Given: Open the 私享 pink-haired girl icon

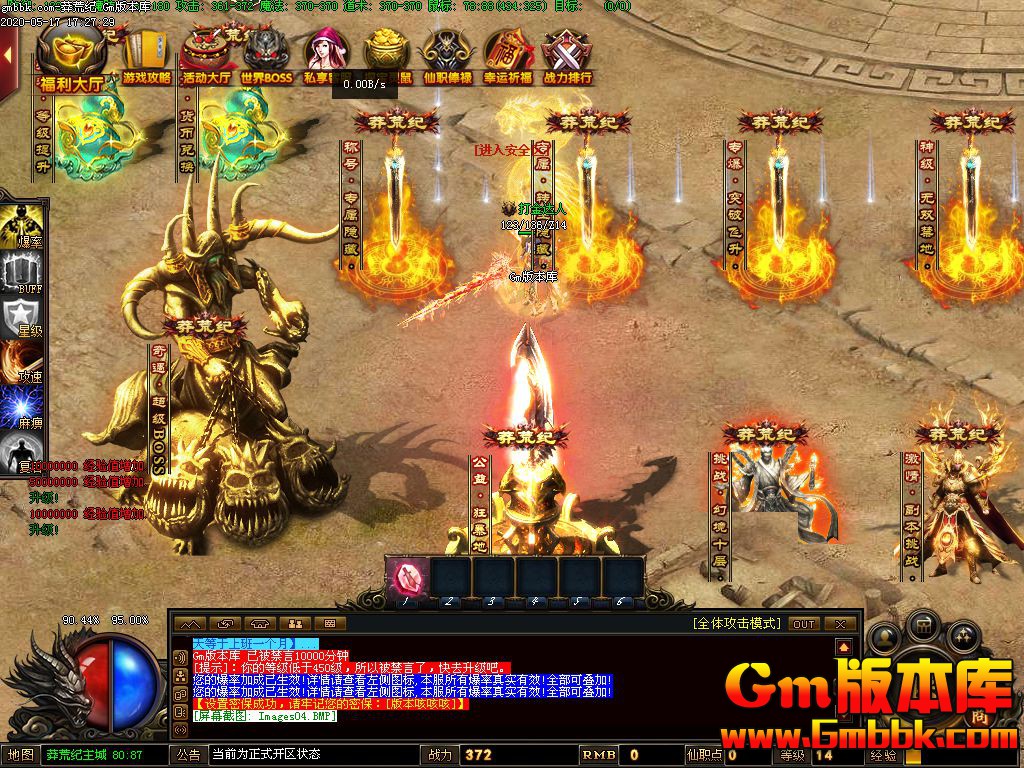Looking at the screenshot, I should pos(326,58).
